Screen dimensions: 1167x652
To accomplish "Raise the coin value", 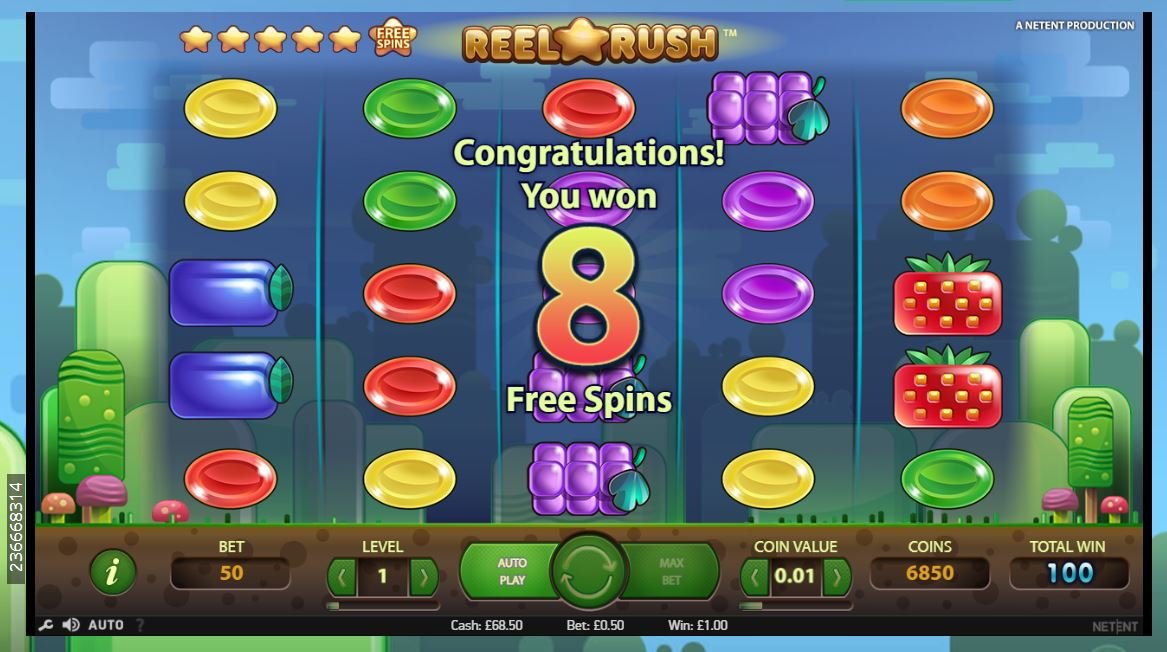I will (837, 577).
